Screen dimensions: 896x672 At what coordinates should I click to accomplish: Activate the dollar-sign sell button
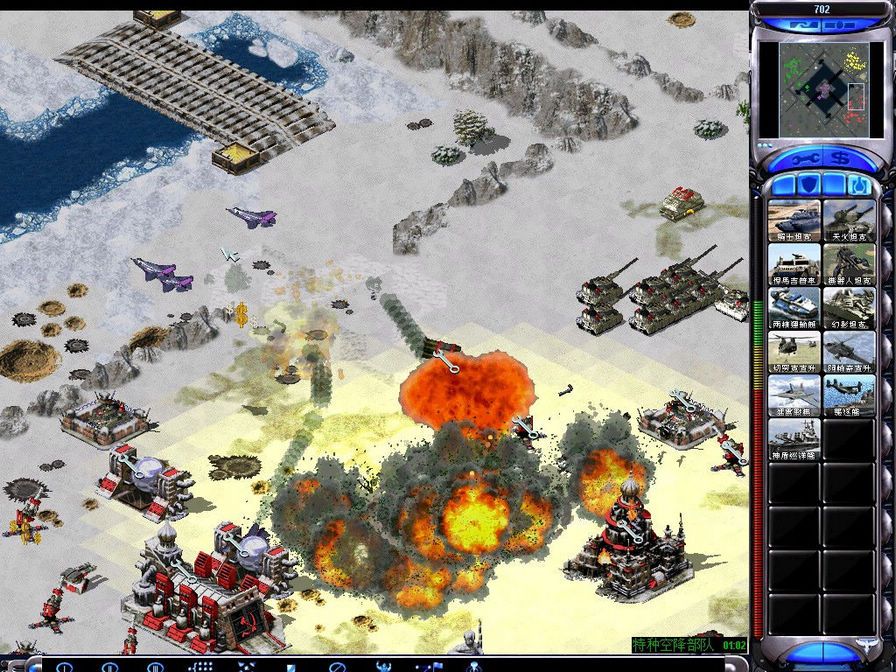pyautogui.click(x=841, y=158)
